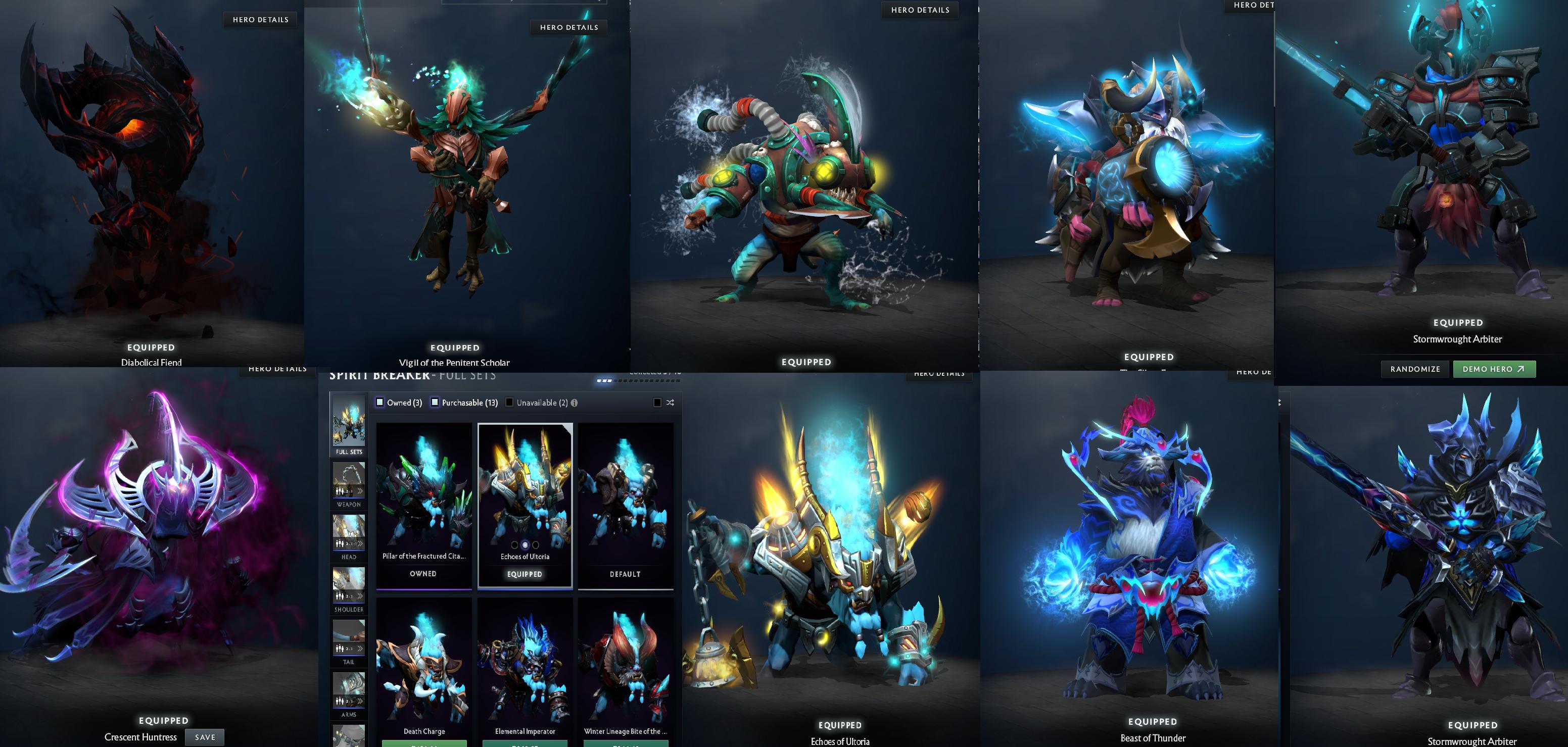This screenshot has height=747, width=1568.
Task: Select the middle carousel dot on Echoes of Ultoria
Action: coord(525,545)
